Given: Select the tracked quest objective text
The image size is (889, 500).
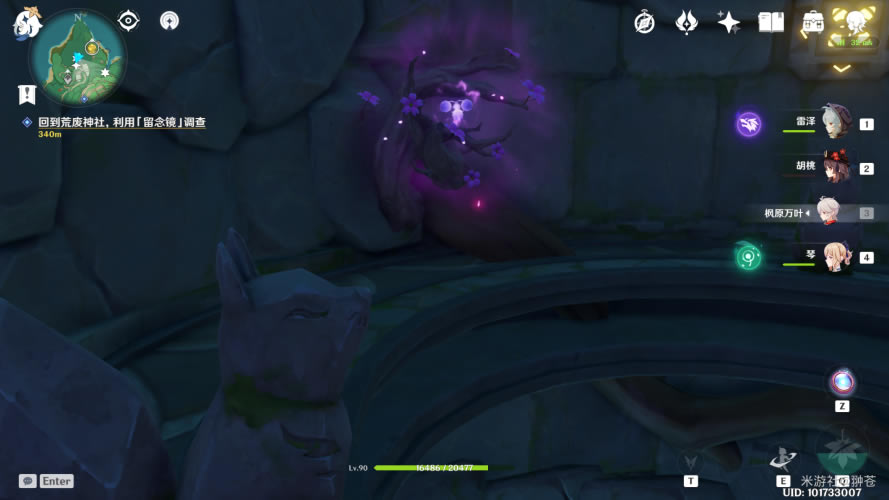Looking at the screenshot, I should (x=122, y=122).
